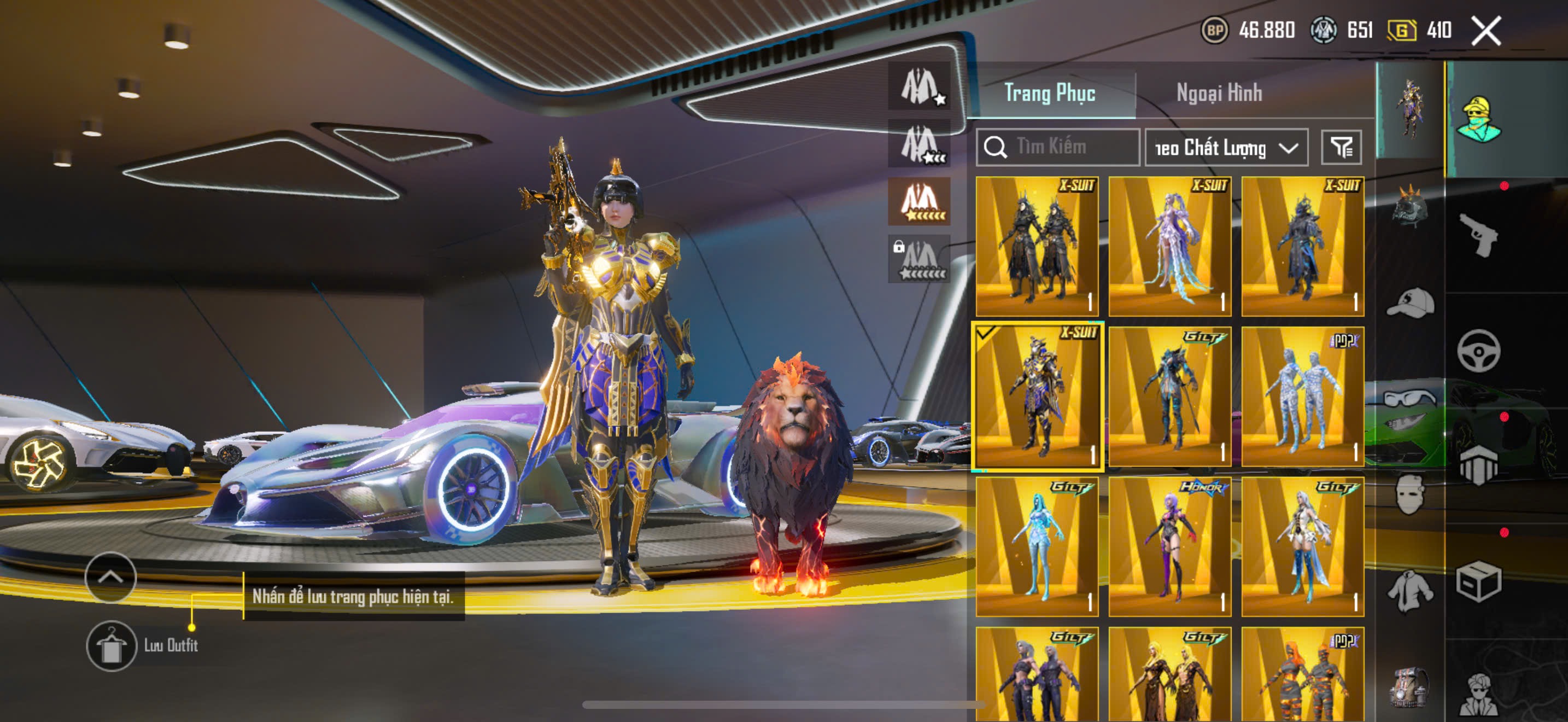
Task: Select the Honor-tagged purple outfit
Action: [x=1169, y=546]
